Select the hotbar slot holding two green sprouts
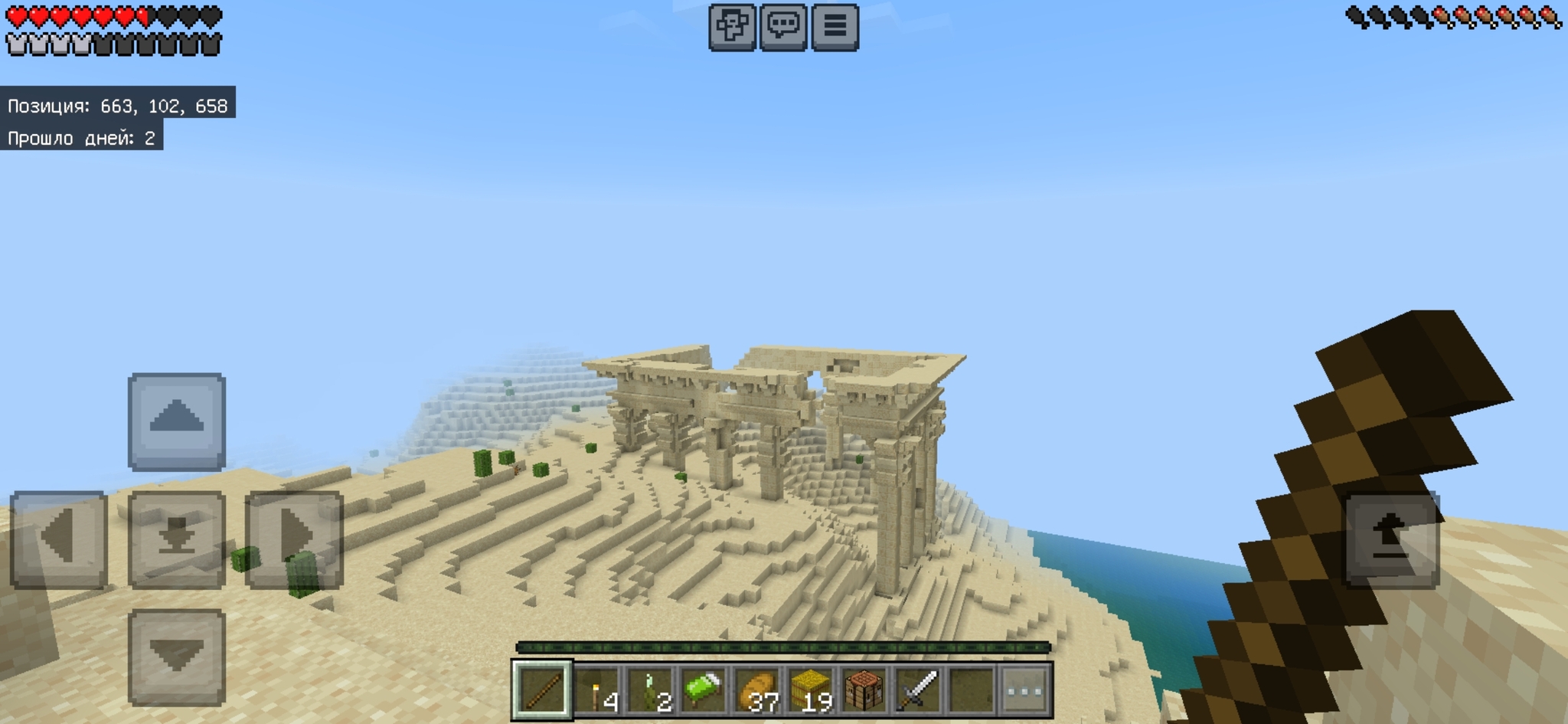 click(652, 690)
